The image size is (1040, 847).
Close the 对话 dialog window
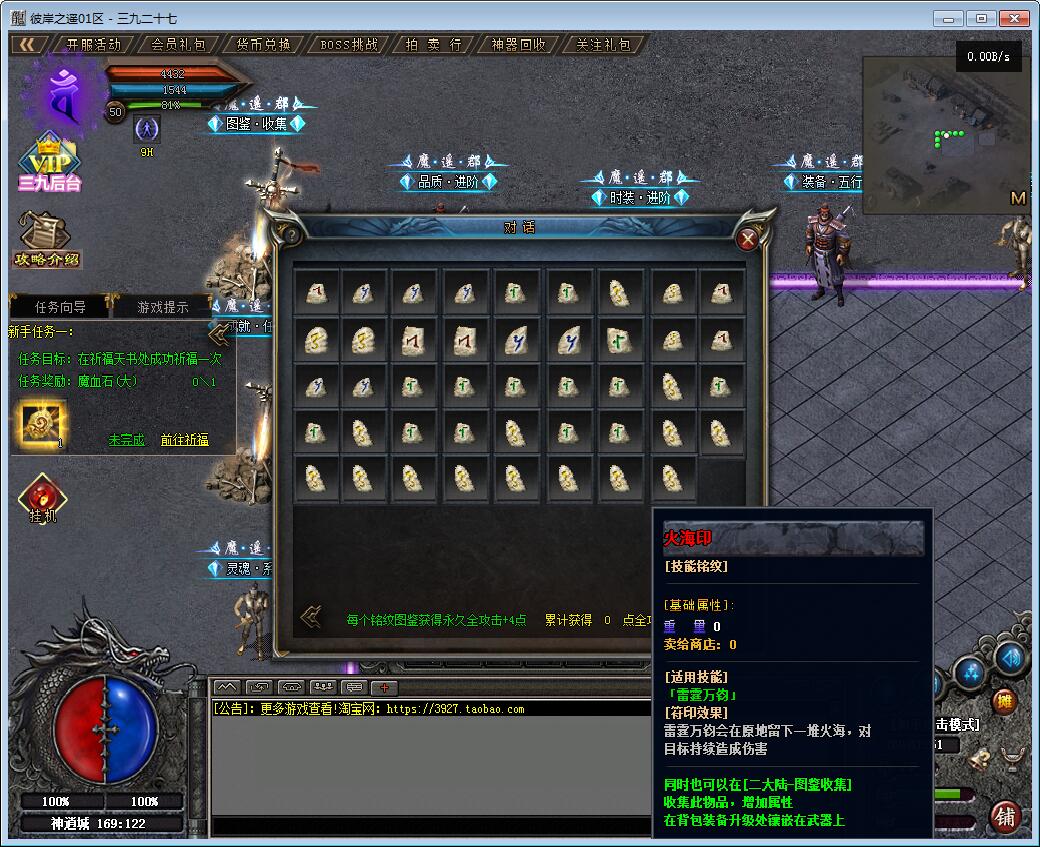click(x=747, y=239)
